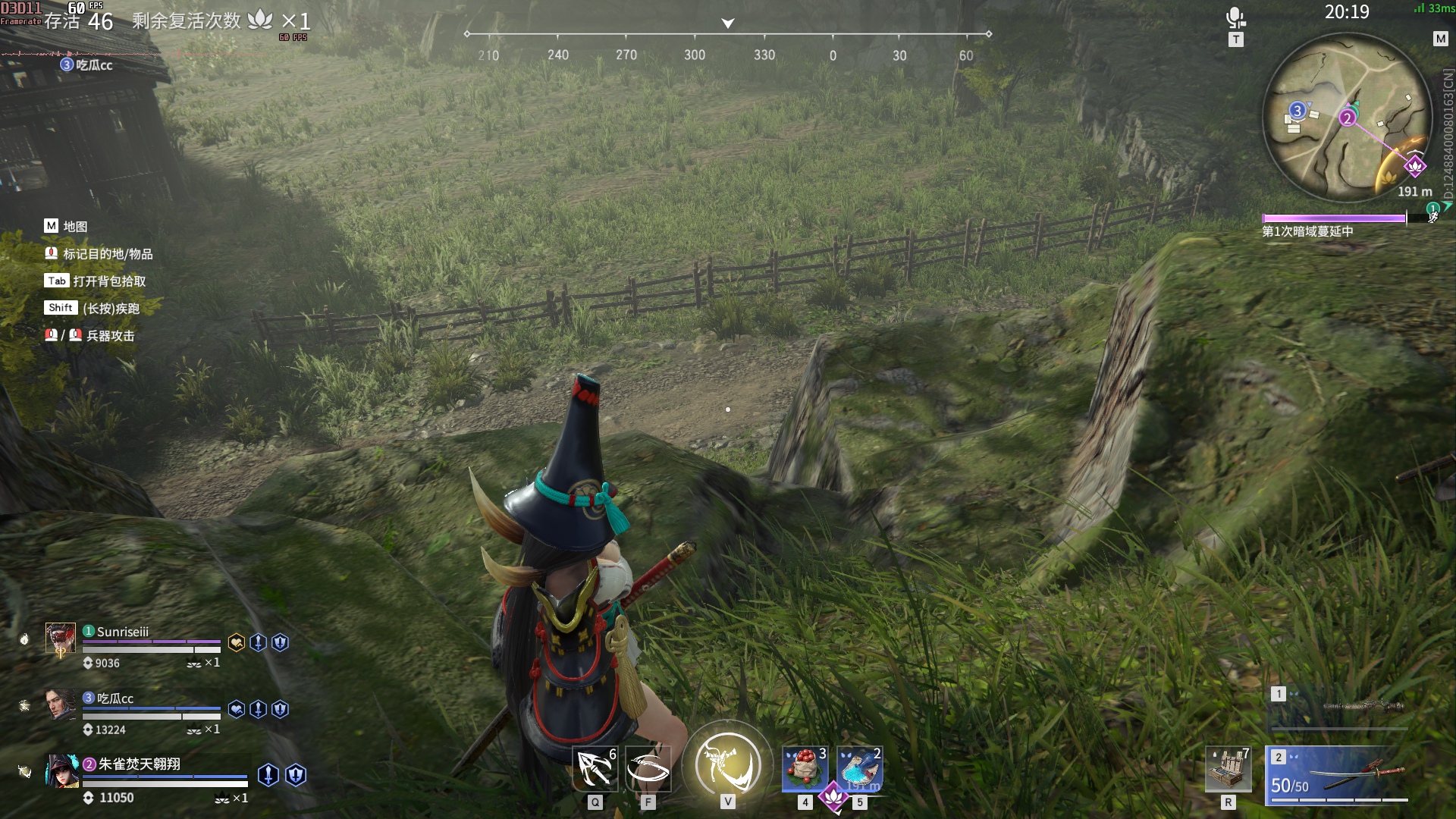
Task: Toggle the microphone icon
Action: pos(1235,17)
